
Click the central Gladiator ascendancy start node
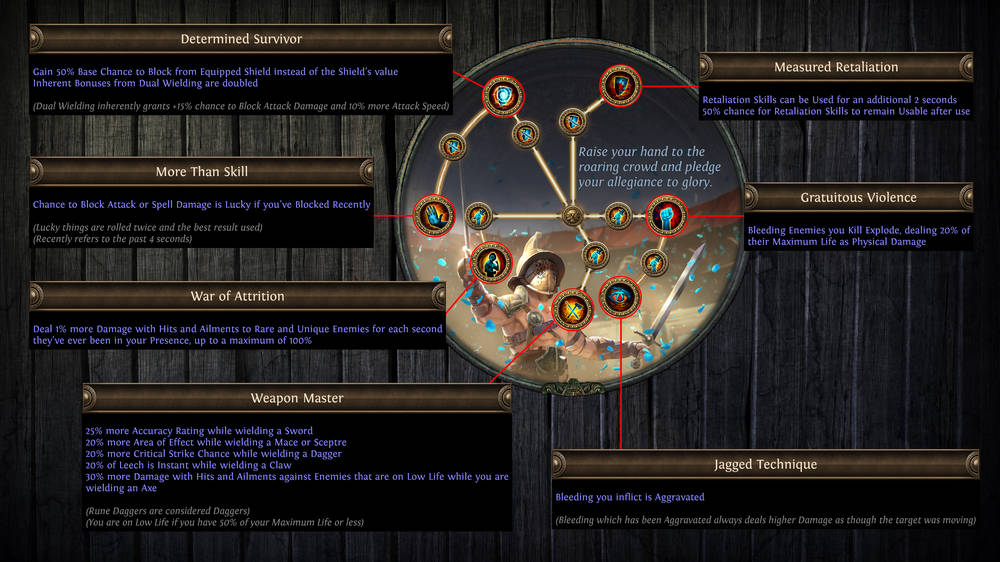click(572, 214)
